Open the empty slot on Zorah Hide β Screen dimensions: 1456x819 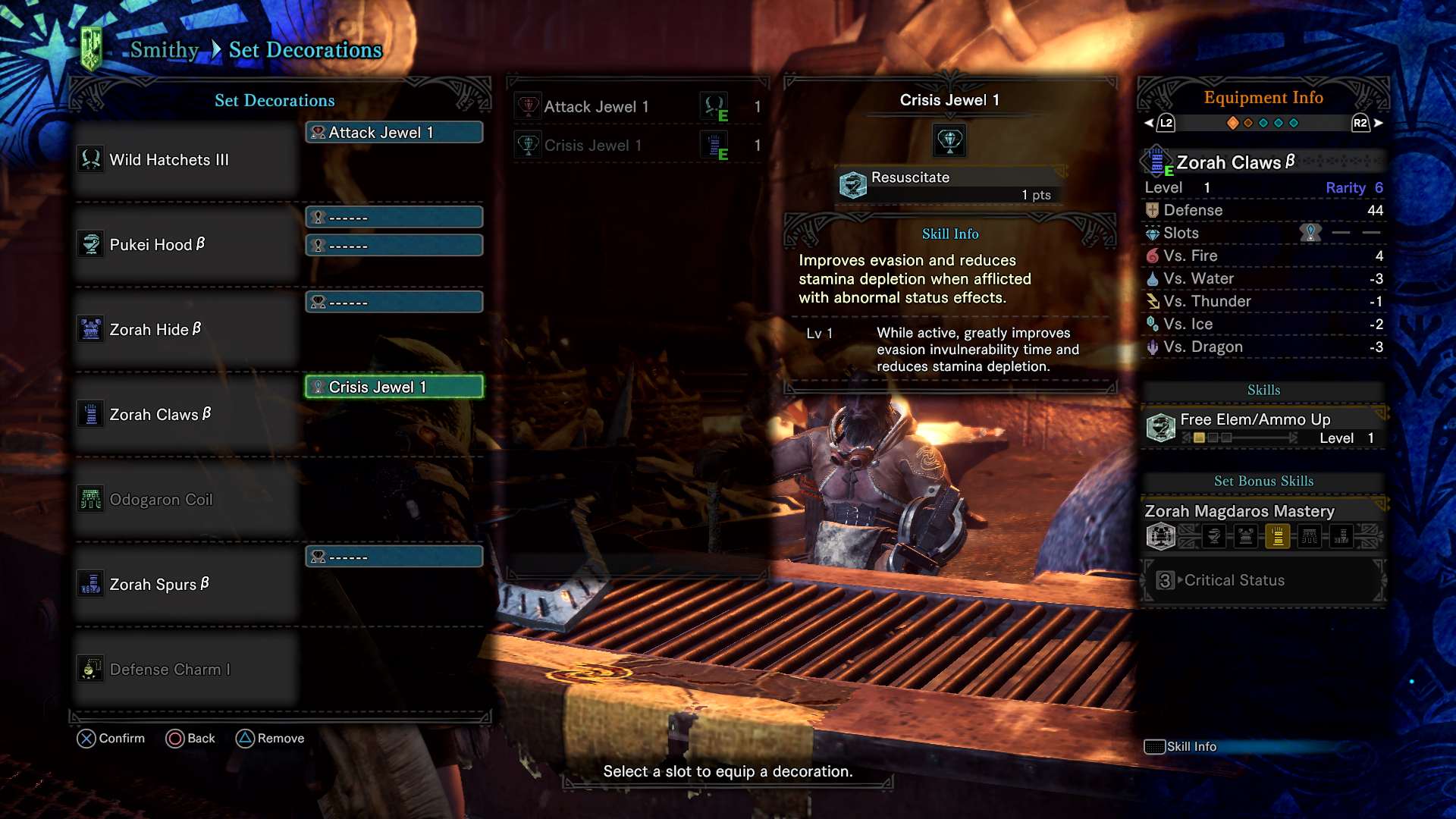pos(394,302)
